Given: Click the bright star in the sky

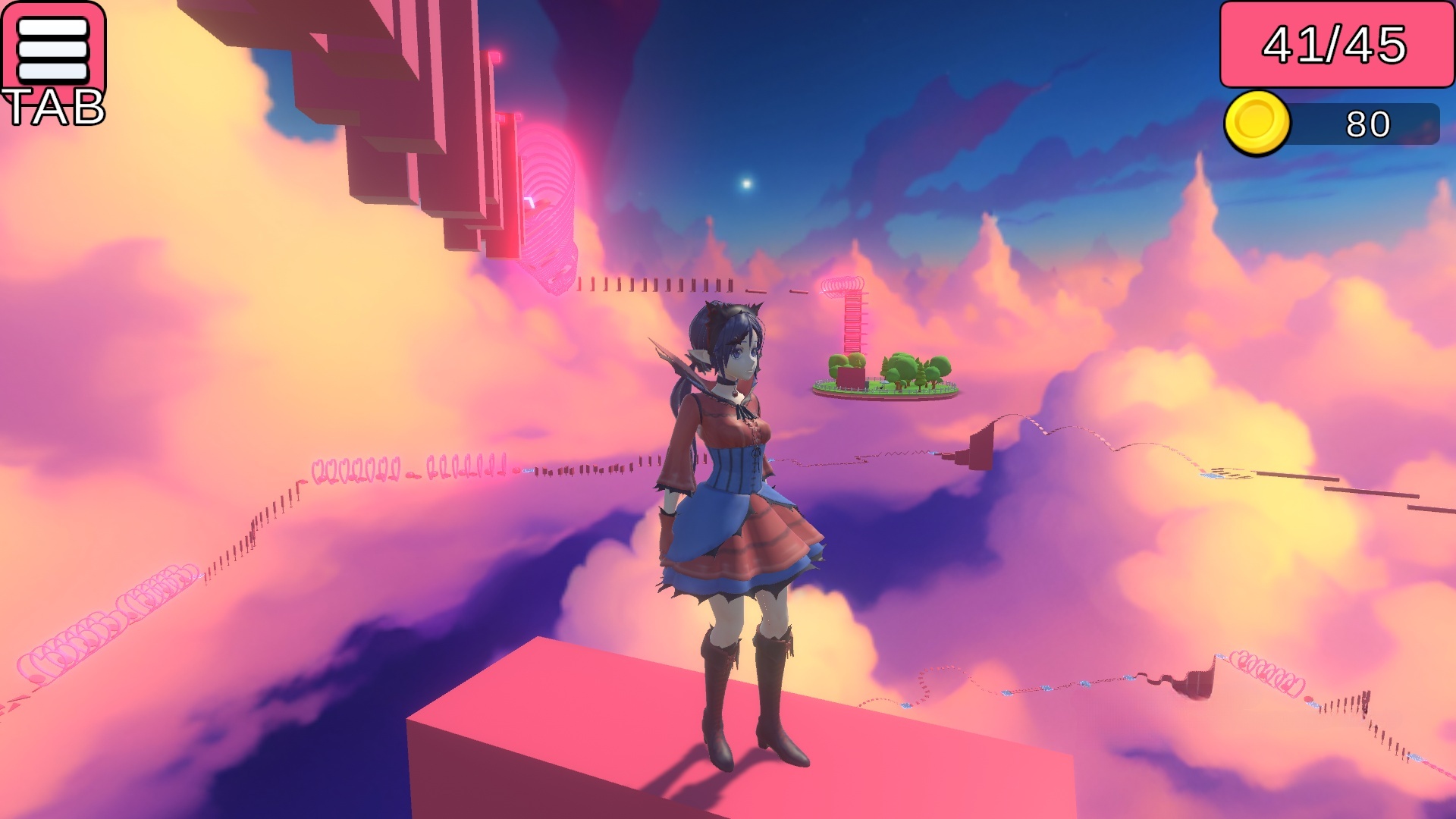Looking at the screenshot, I should [x=745, y=182].
